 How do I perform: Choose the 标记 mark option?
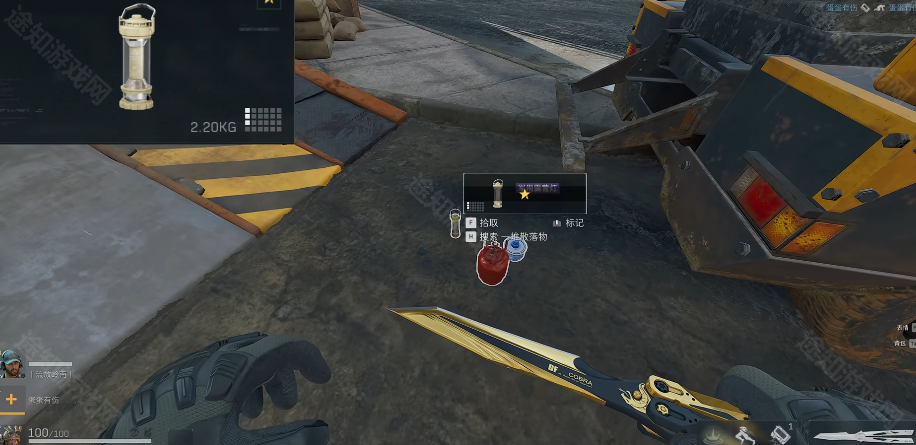point(573,223)
